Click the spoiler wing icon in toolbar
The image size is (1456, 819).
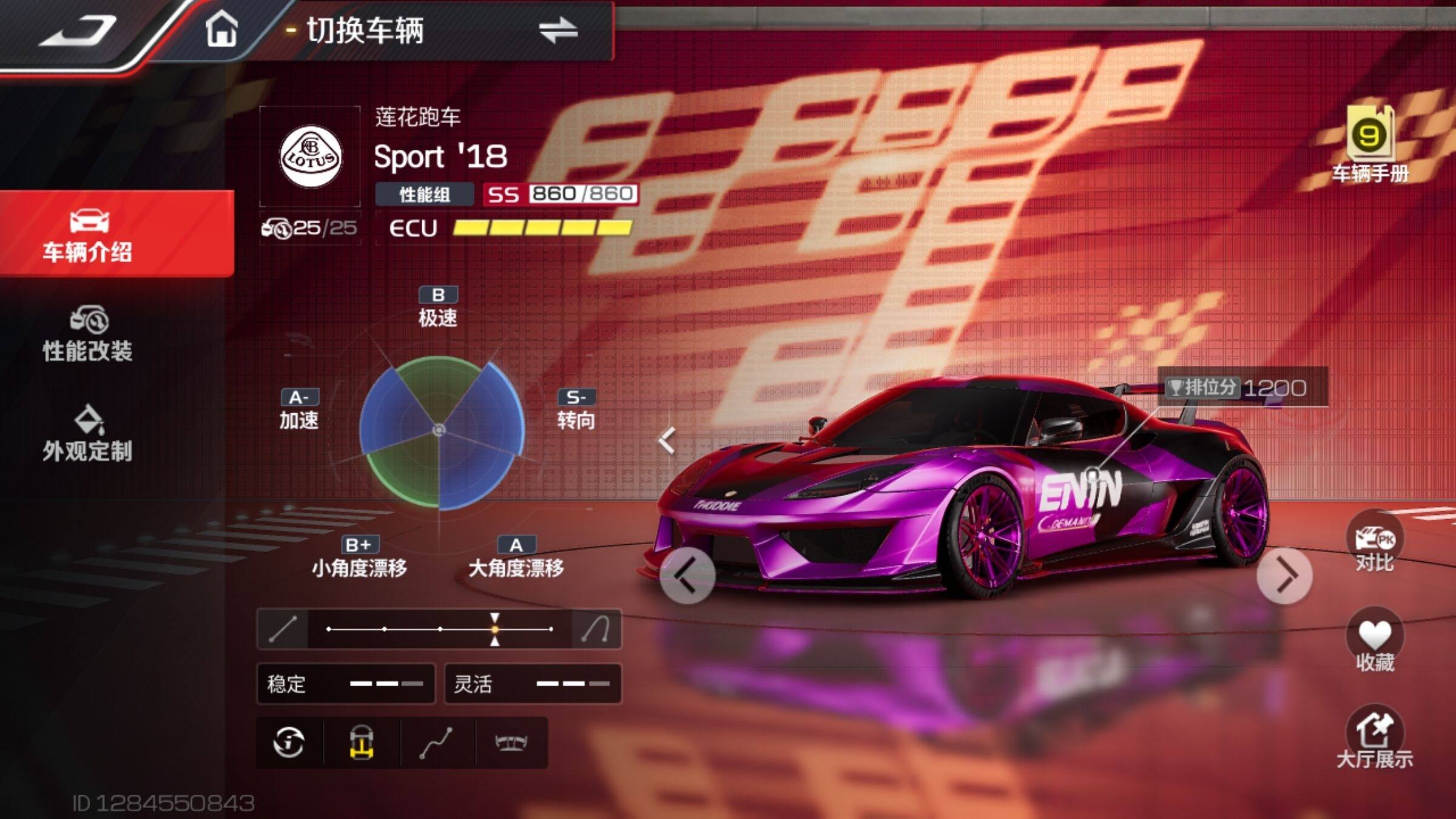point(511,742)
